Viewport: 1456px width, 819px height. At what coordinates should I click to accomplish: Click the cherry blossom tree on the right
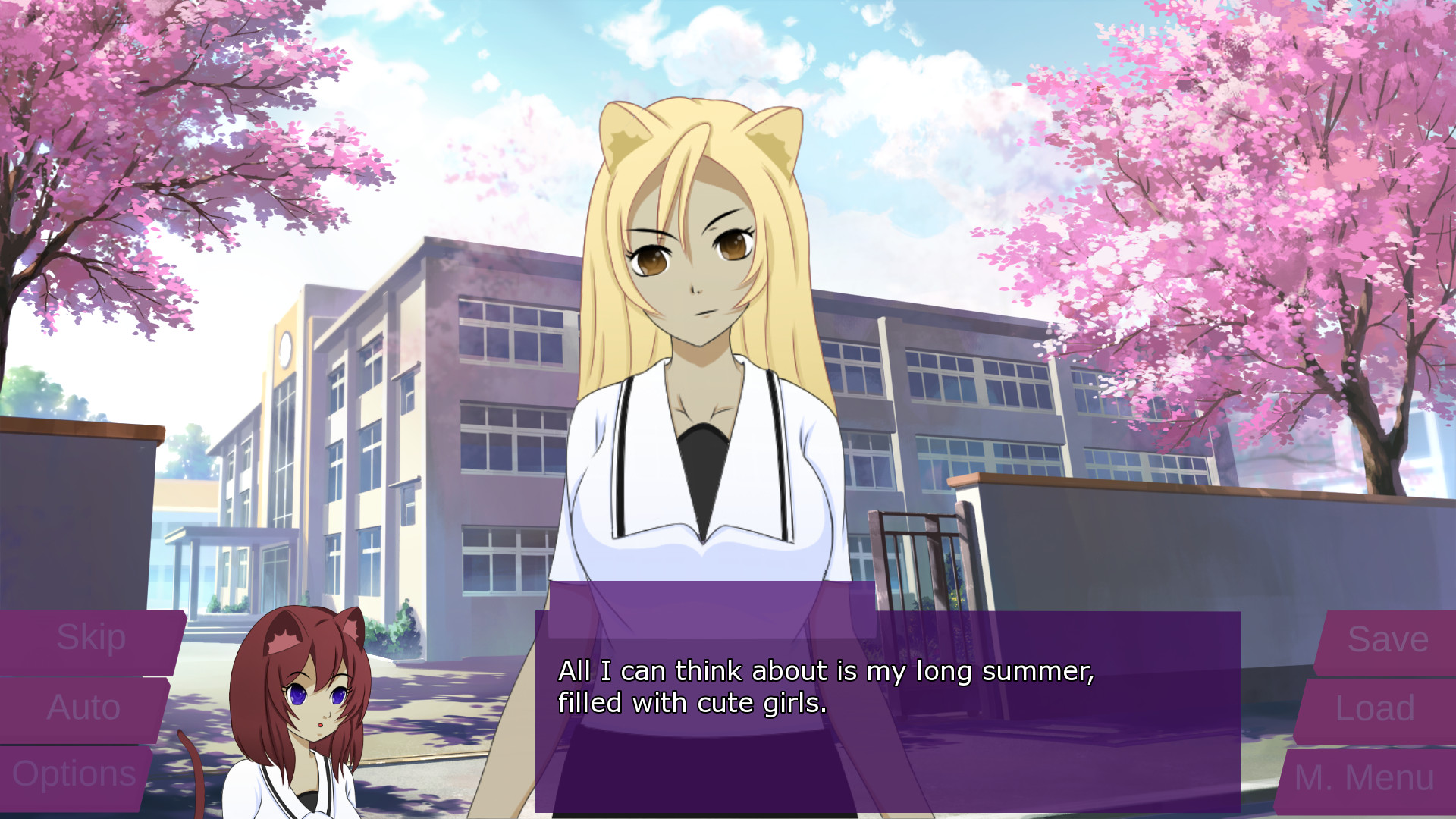(1251, 190)
